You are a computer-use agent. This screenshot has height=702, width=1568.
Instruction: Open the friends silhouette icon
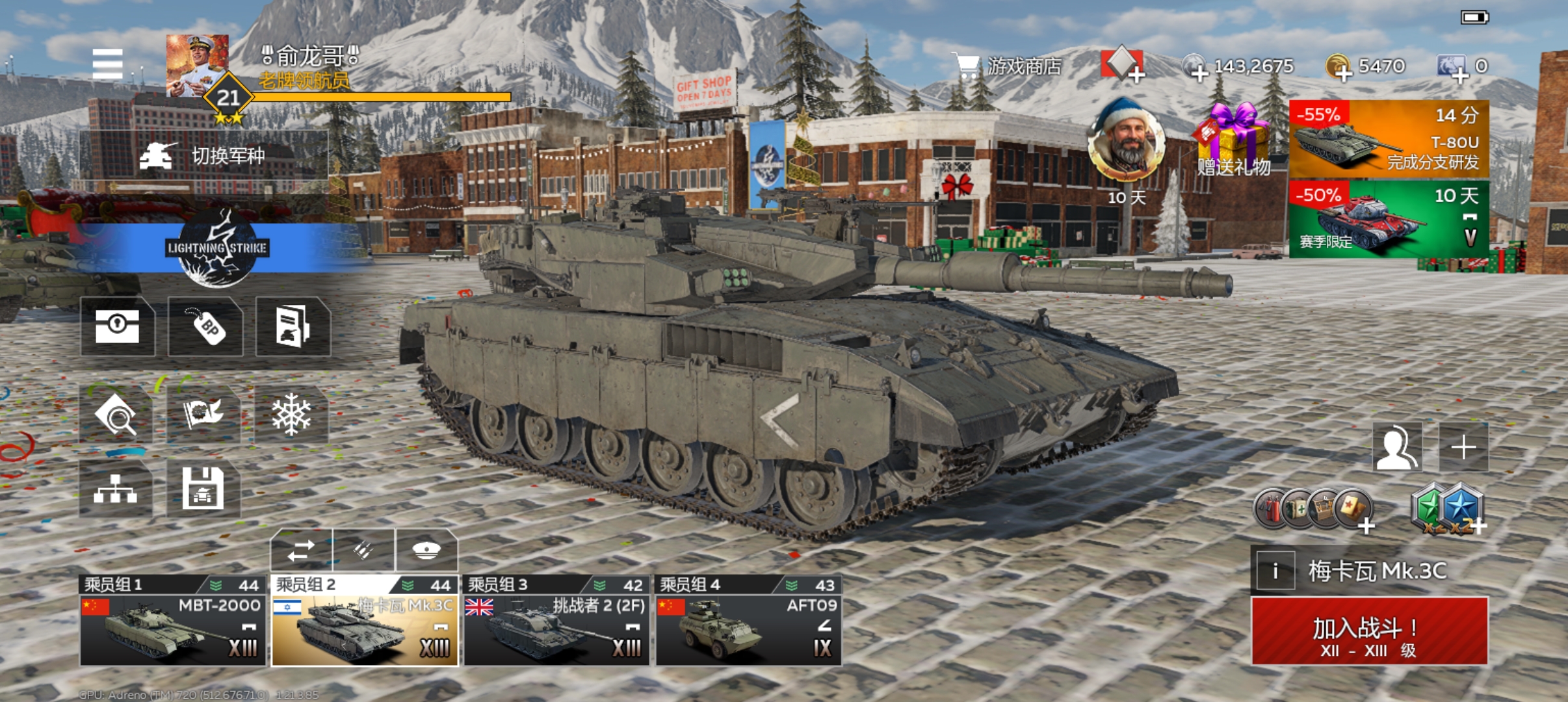[x=1397, y=447]
